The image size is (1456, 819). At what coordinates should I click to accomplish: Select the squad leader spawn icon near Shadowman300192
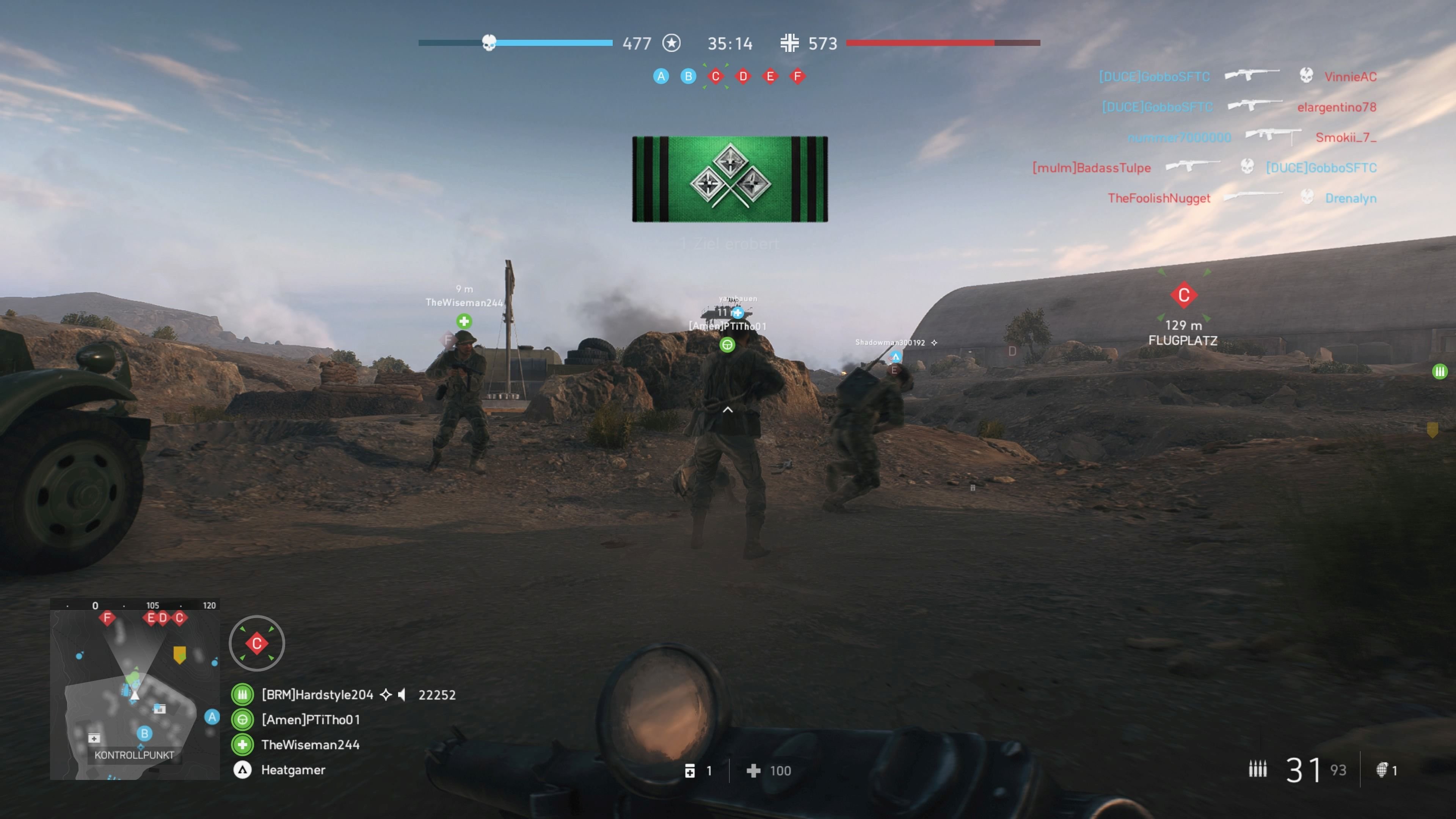(x=896, y=356)
